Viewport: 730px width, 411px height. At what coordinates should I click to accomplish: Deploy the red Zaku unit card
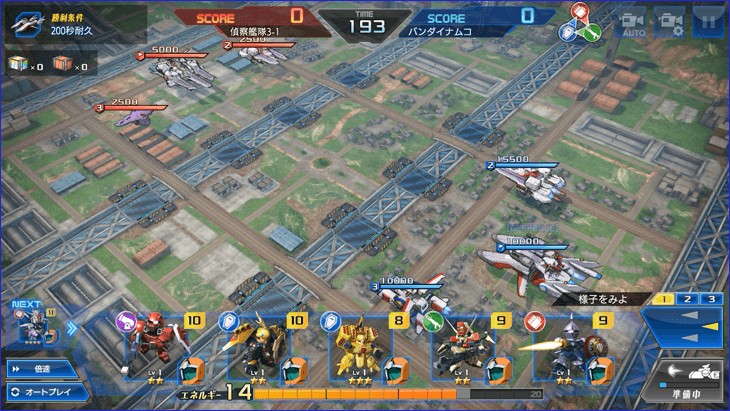point(160,350)
